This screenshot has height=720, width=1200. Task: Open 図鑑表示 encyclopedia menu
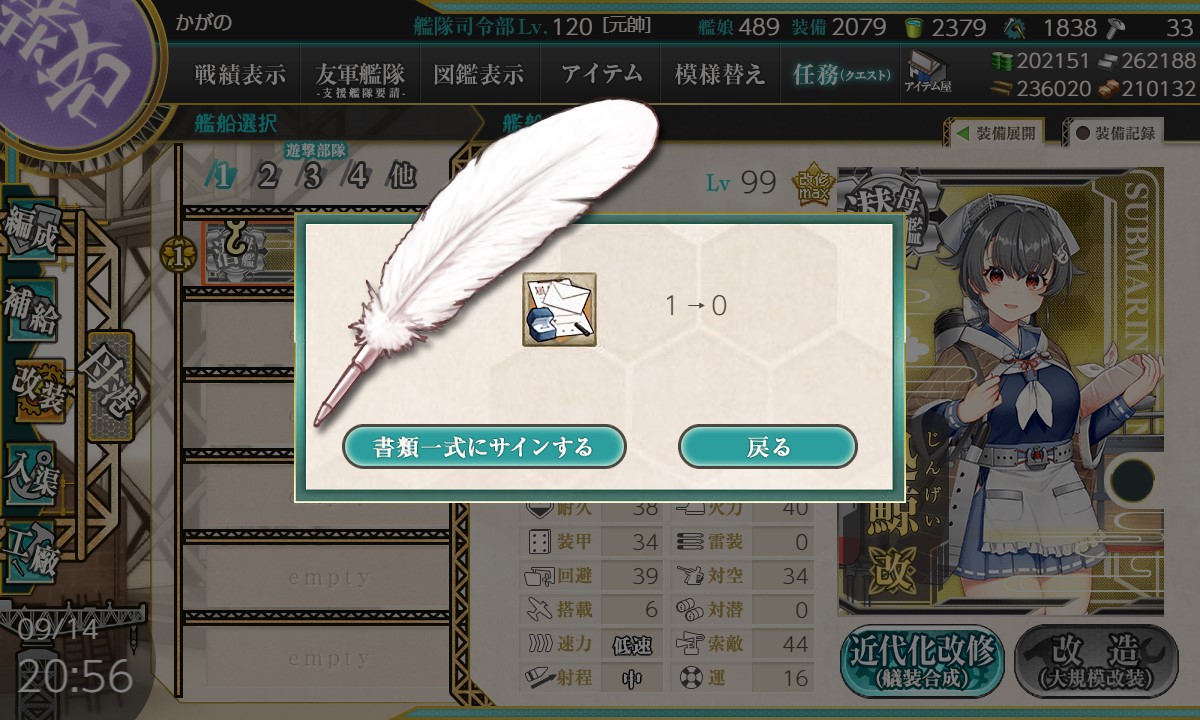[x=478, y=74]
